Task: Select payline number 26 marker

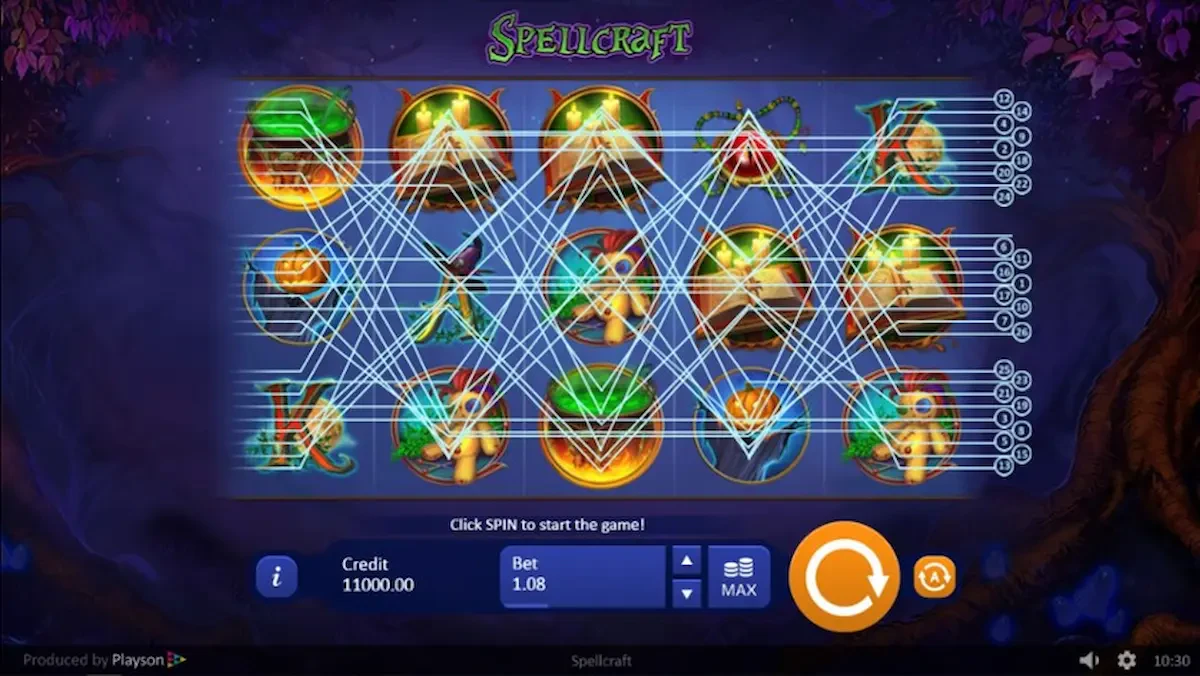Action: (1022, 332)
